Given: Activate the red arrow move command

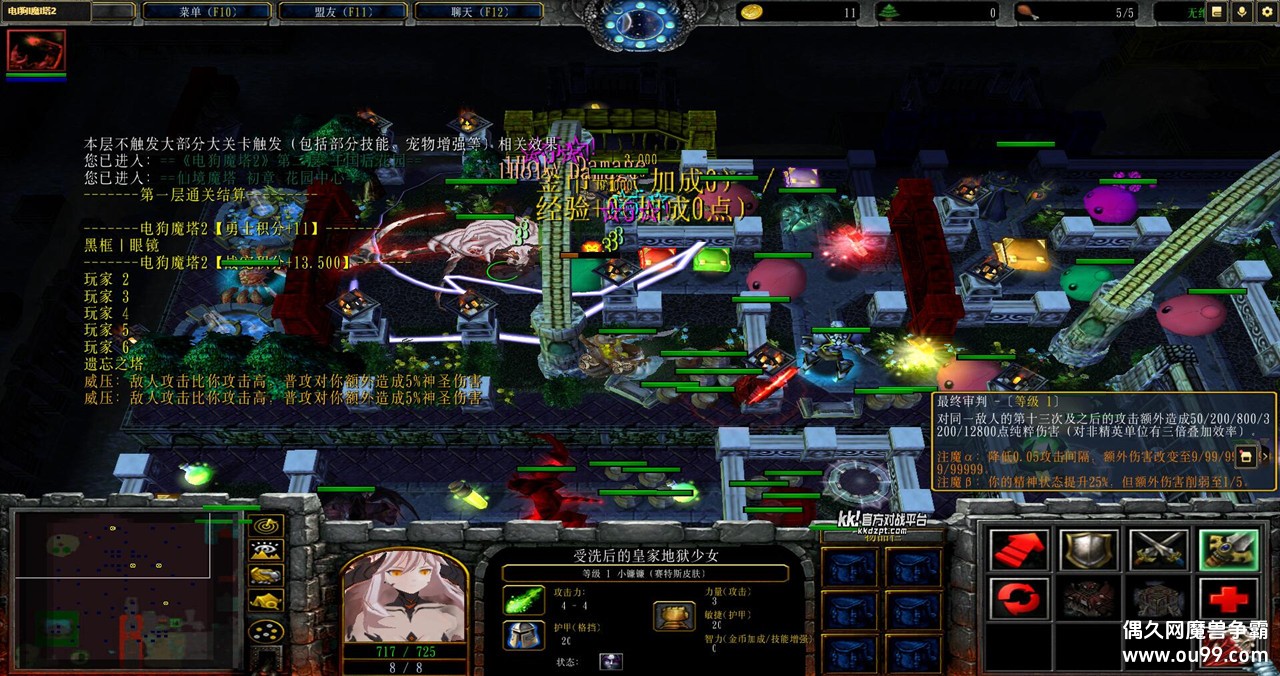Looking at the screenshot, I should [1019, 549].
